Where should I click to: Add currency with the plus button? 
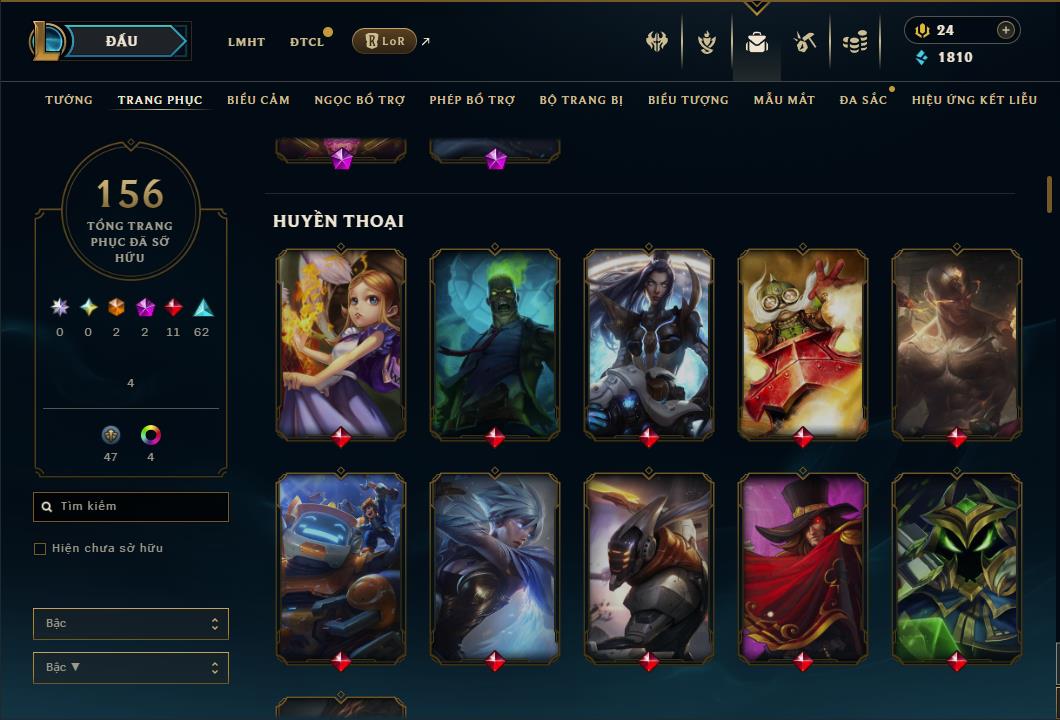coord(1006,30)
